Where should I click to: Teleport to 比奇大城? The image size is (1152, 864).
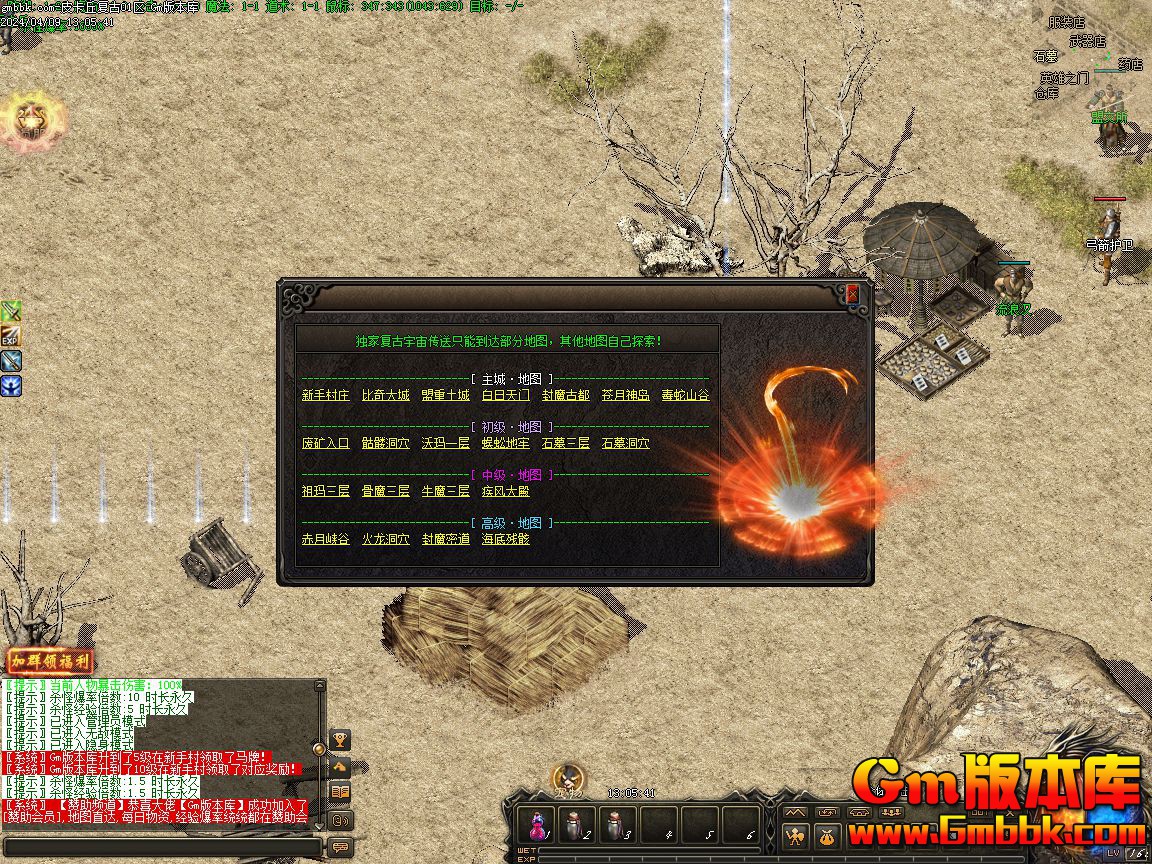pos(386,395)
